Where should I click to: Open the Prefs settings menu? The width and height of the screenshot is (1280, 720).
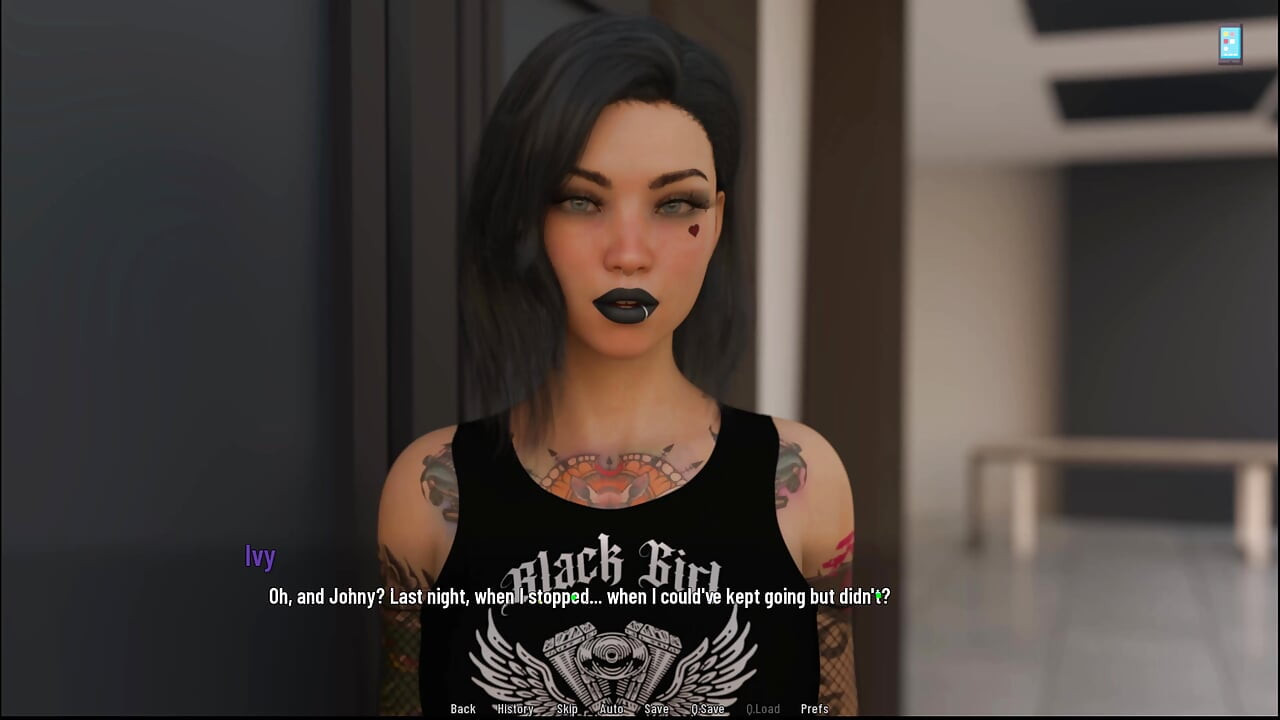tap(815, 709)
